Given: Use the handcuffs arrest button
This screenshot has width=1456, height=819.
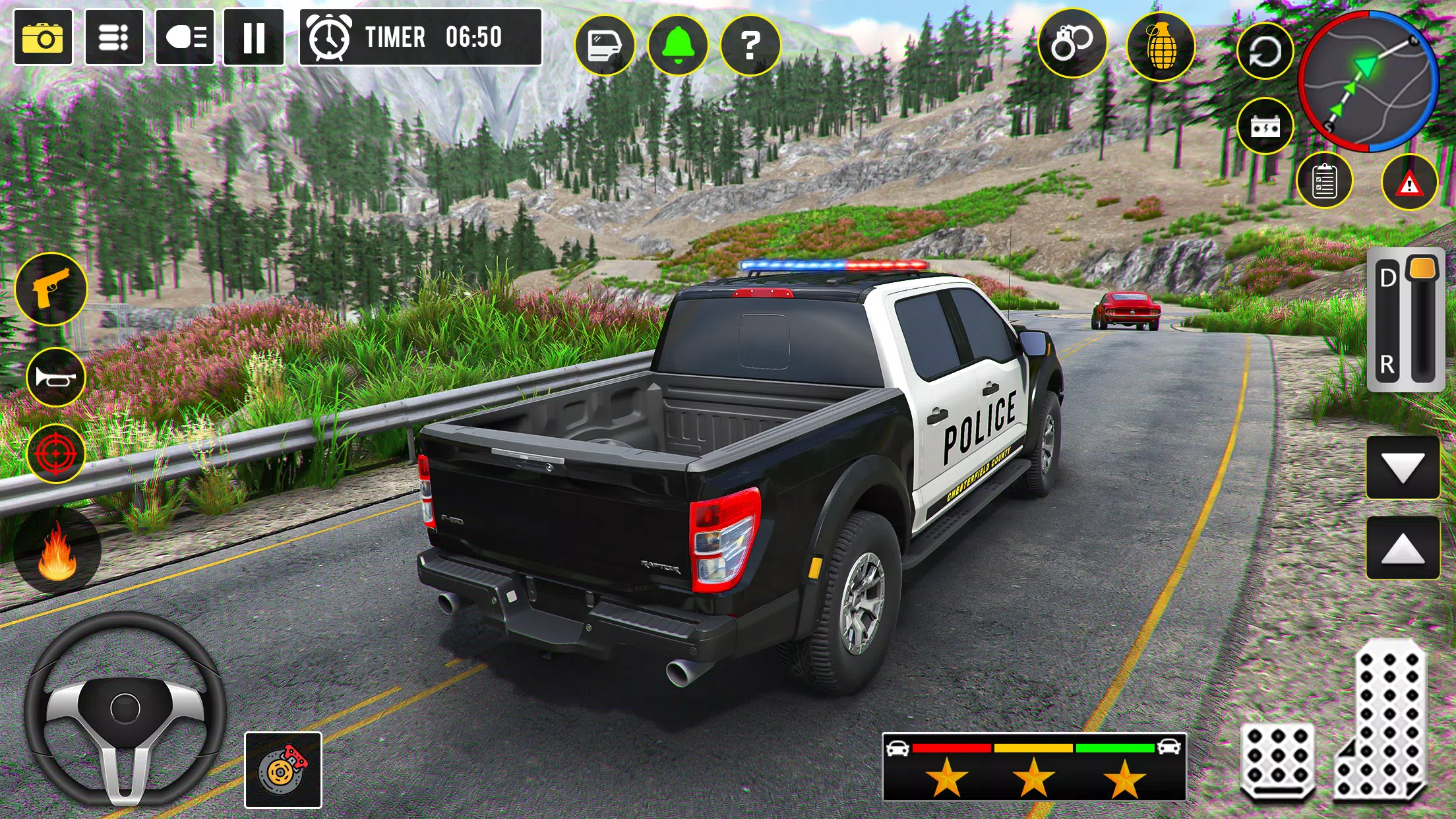Looking at the screenshot, I should coord(1072,44).
